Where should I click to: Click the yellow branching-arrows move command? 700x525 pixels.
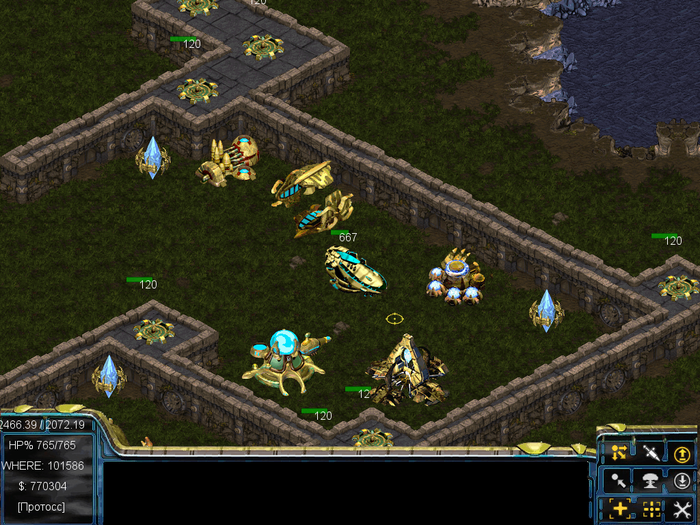point(620,454)
